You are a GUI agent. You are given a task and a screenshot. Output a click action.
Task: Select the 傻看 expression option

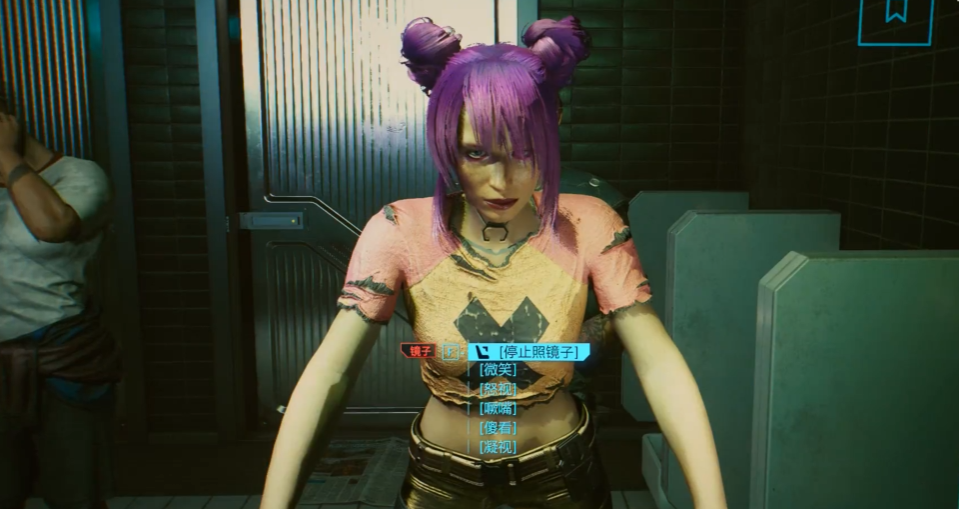point(498,427)
